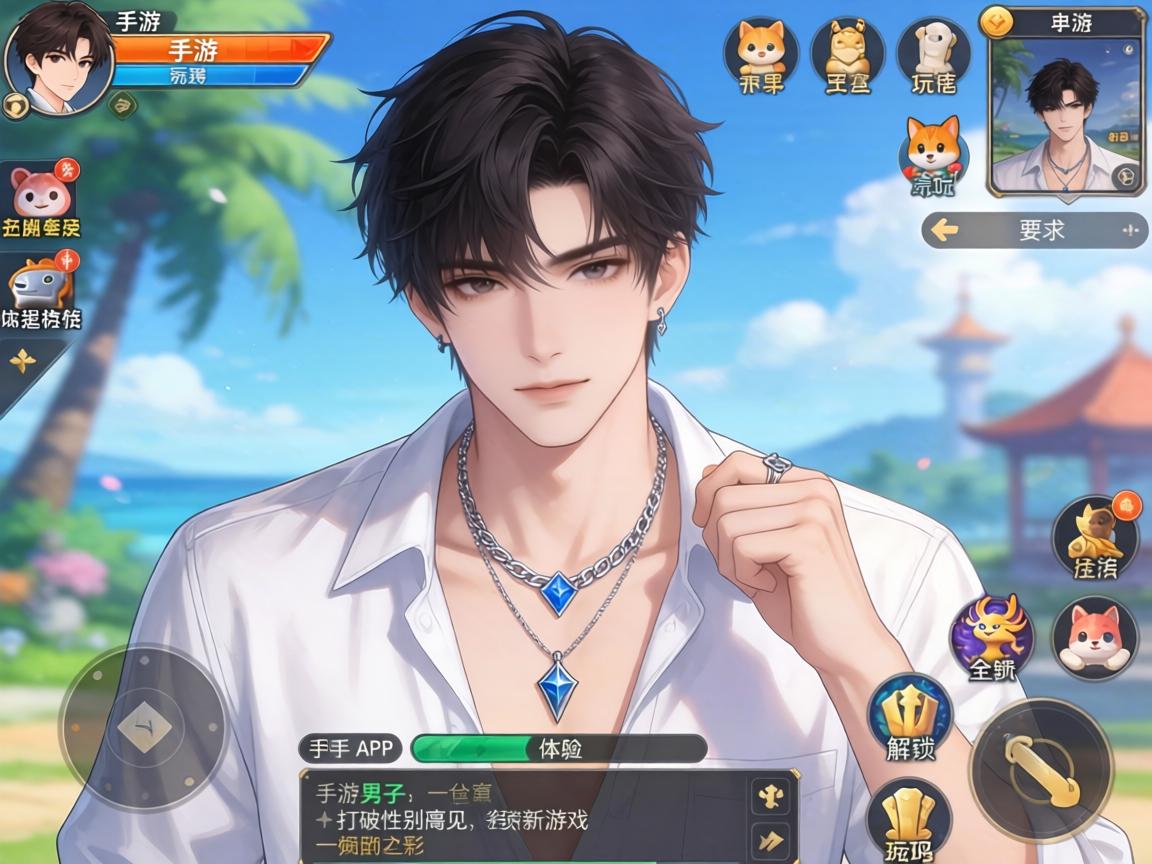Expand the side panel star tab
Viewport: 1152px width, 864px height.
click(x=24, y=362)
